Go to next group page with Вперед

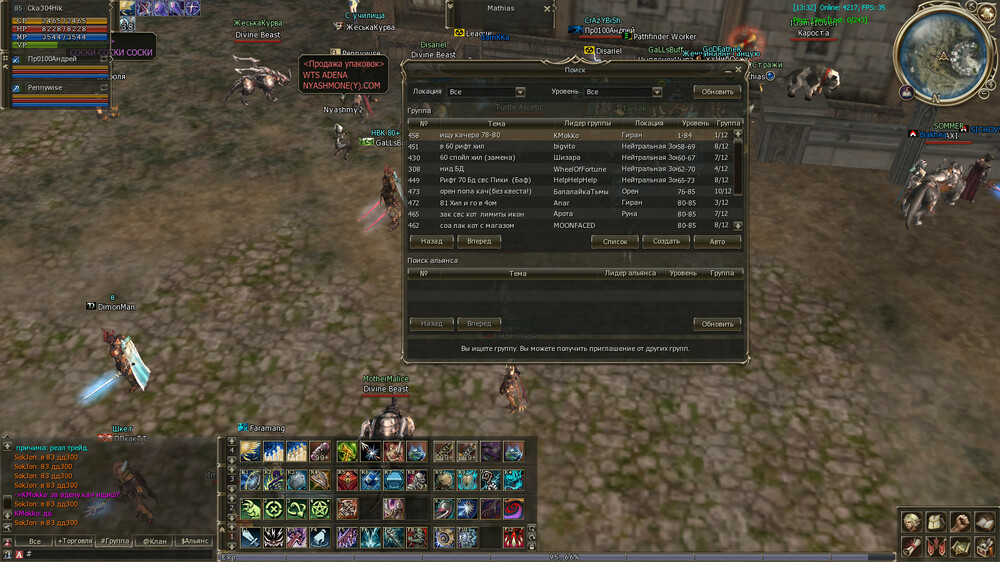479,241
